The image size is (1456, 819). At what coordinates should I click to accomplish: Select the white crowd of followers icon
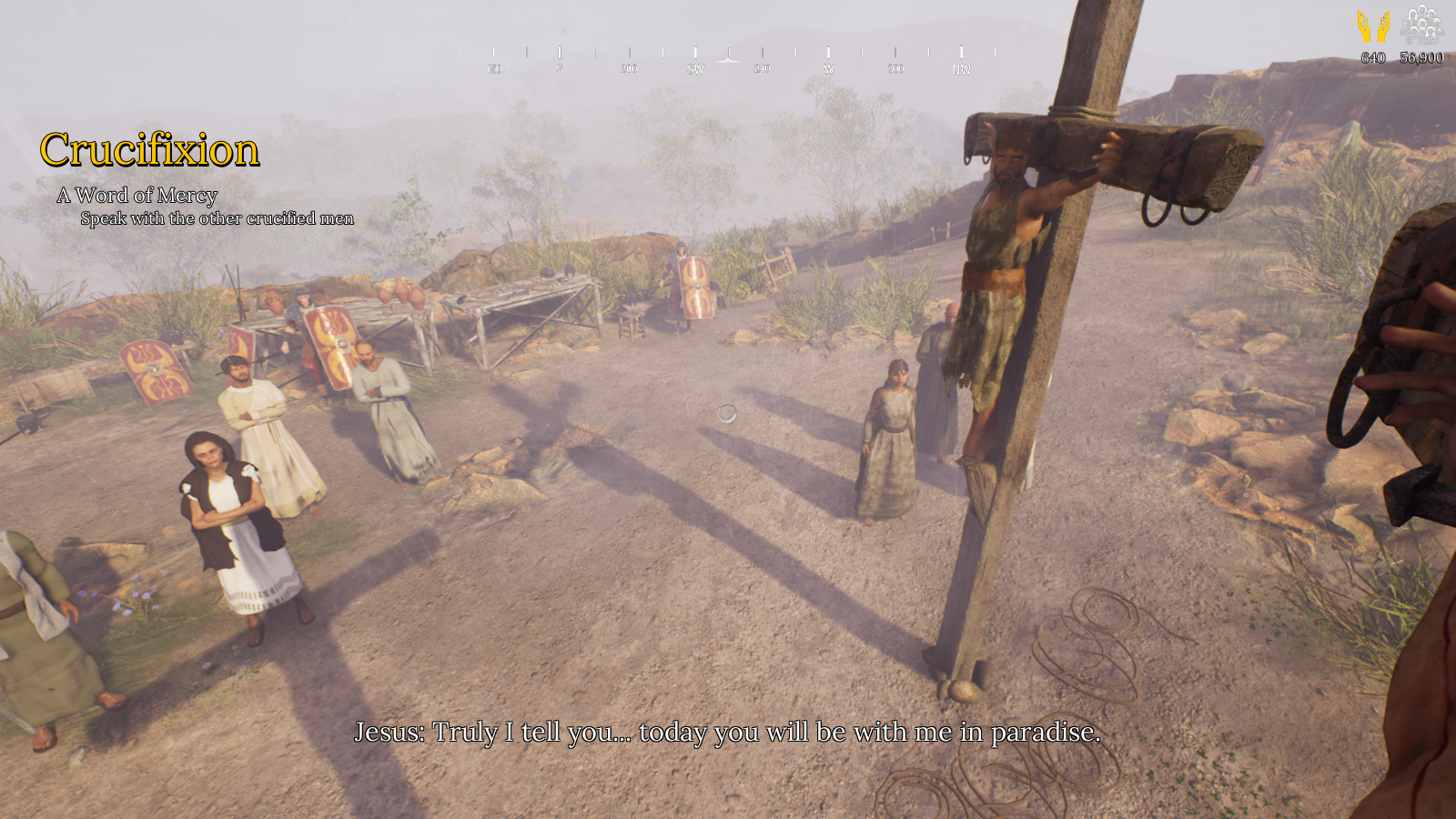click(1421, 25)
